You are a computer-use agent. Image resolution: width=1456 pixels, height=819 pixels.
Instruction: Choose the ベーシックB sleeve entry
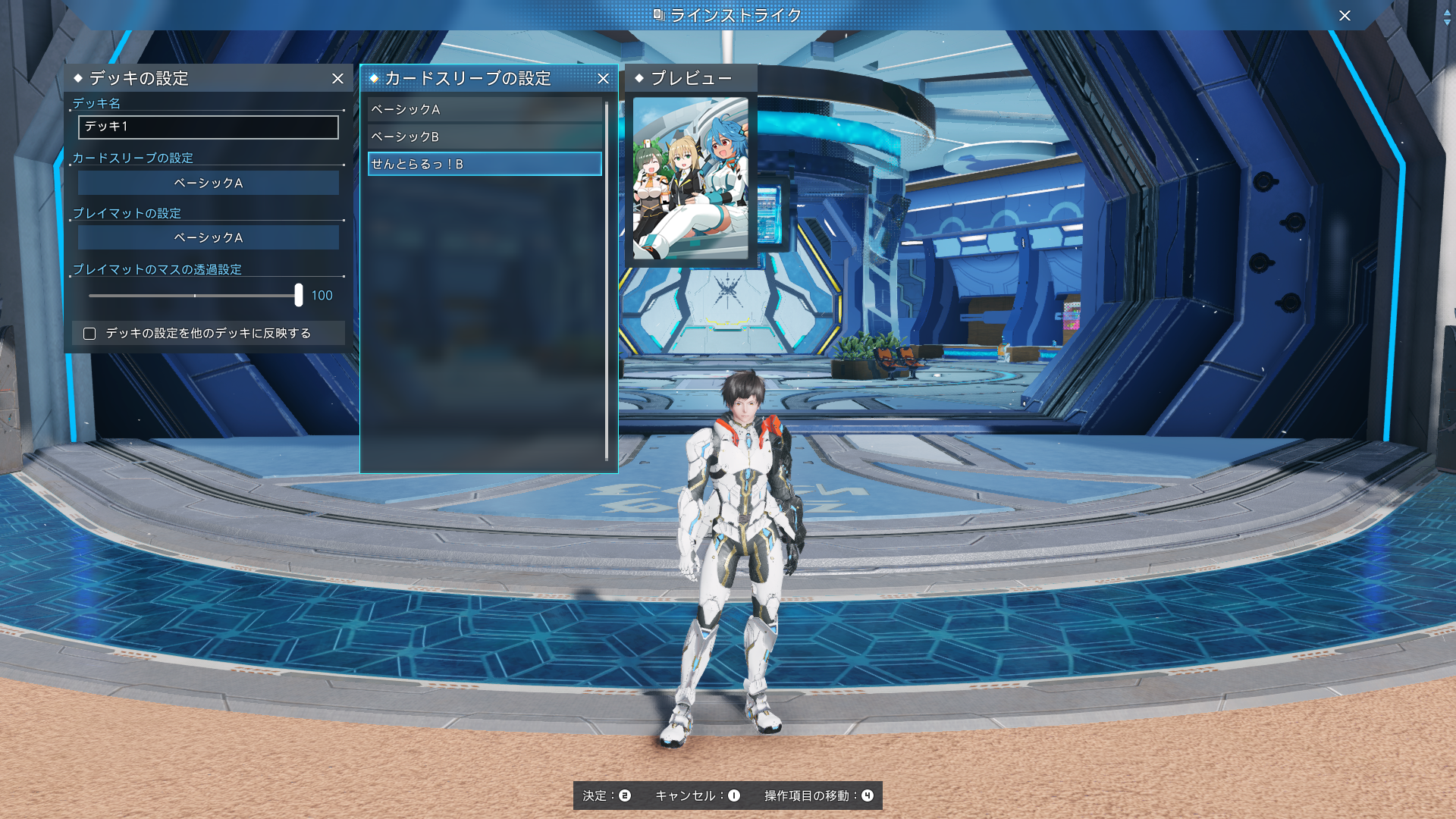pos(485,137)
